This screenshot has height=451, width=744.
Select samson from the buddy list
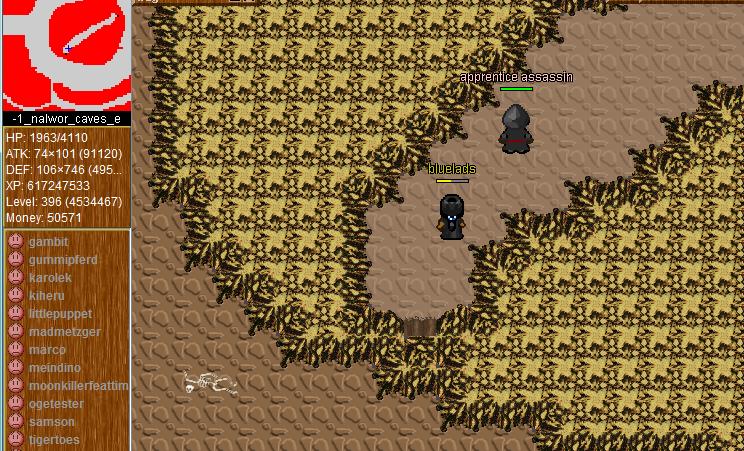51,422
